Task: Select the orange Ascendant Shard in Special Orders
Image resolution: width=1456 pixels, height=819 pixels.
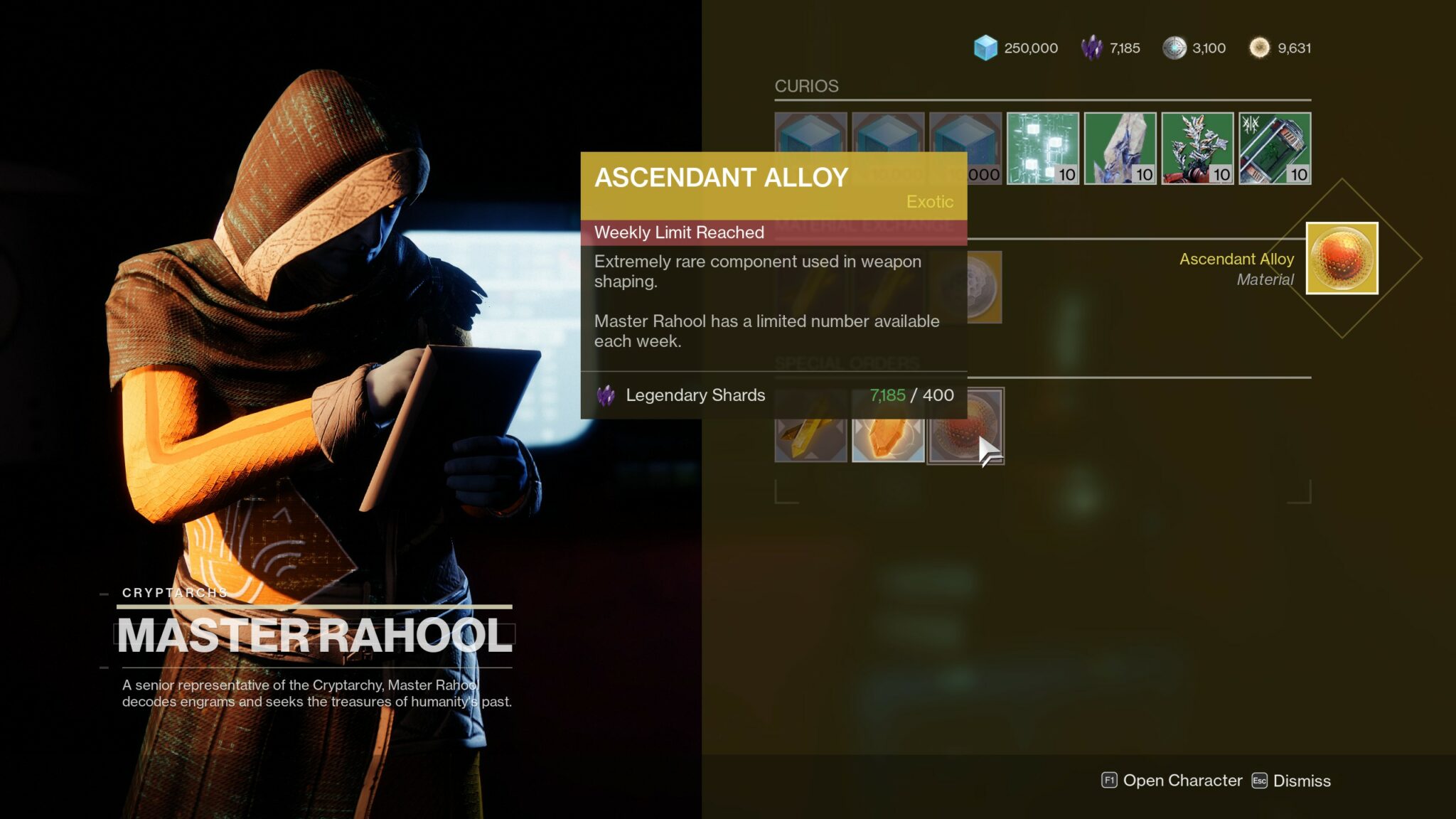Action: click(889, 425)
